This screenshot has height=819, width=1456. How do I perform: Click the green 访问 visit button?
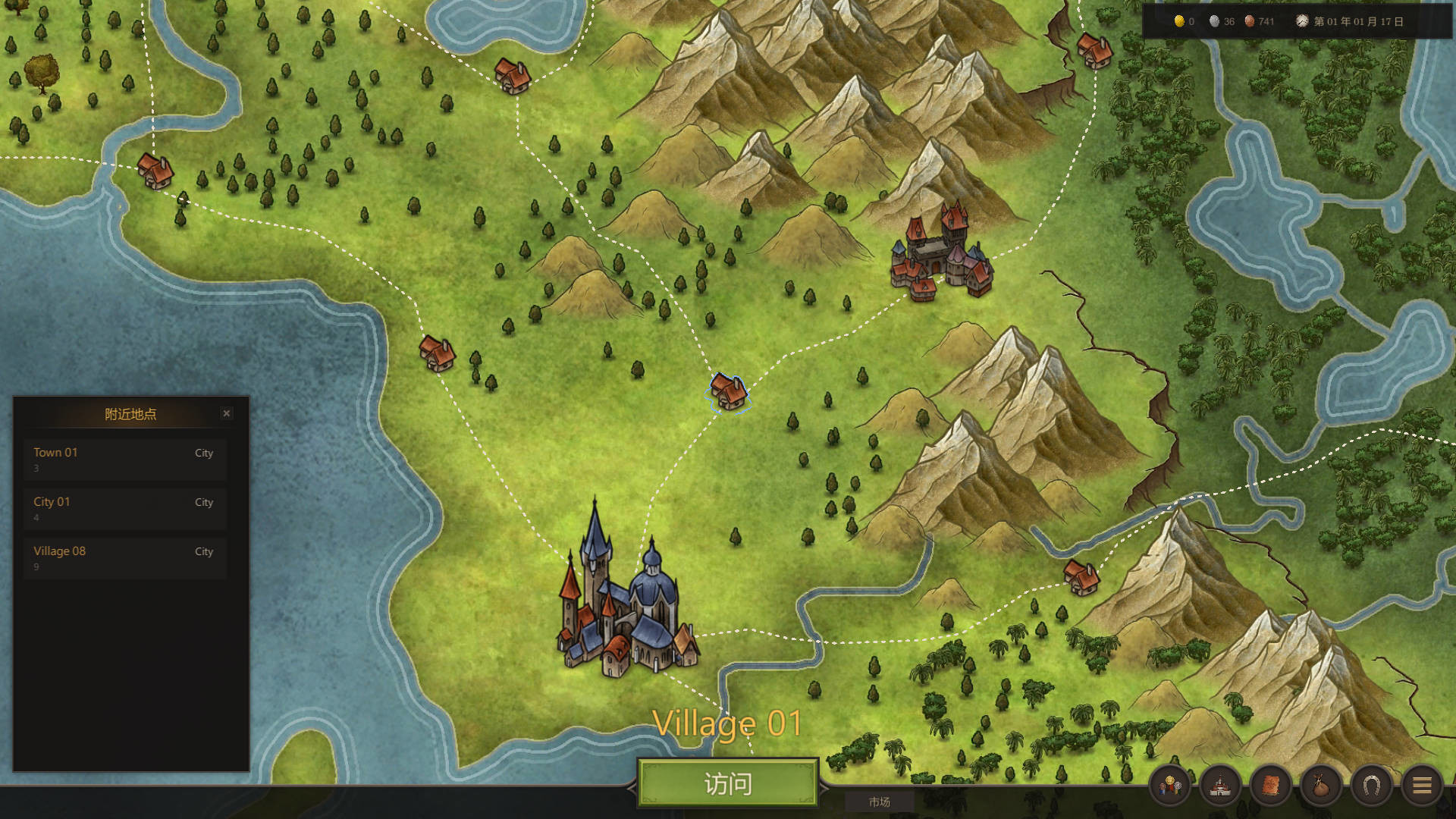[x=727, y=783]
